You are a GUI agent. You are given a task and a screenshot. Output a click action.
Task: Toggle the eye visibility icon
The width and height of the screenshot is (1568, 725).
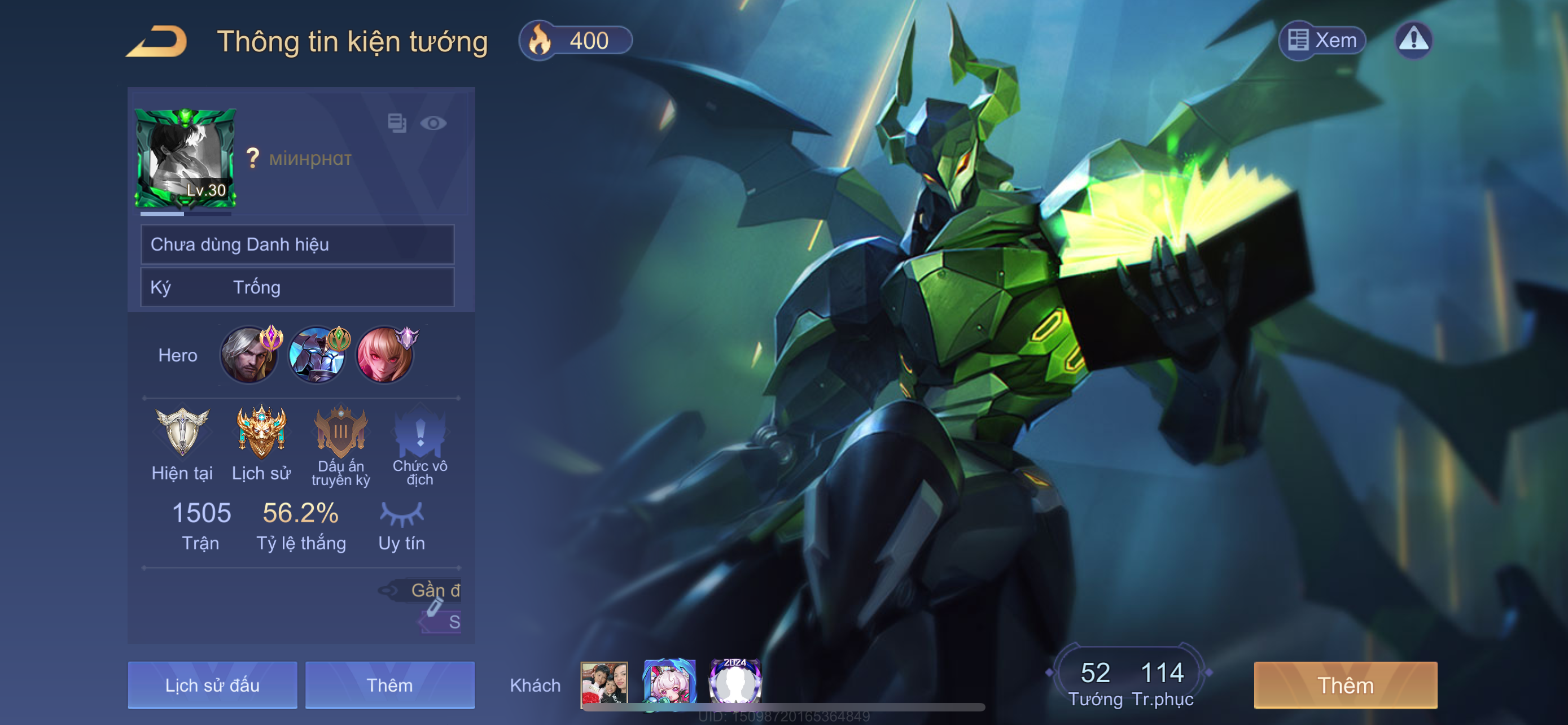click(433, 123)
